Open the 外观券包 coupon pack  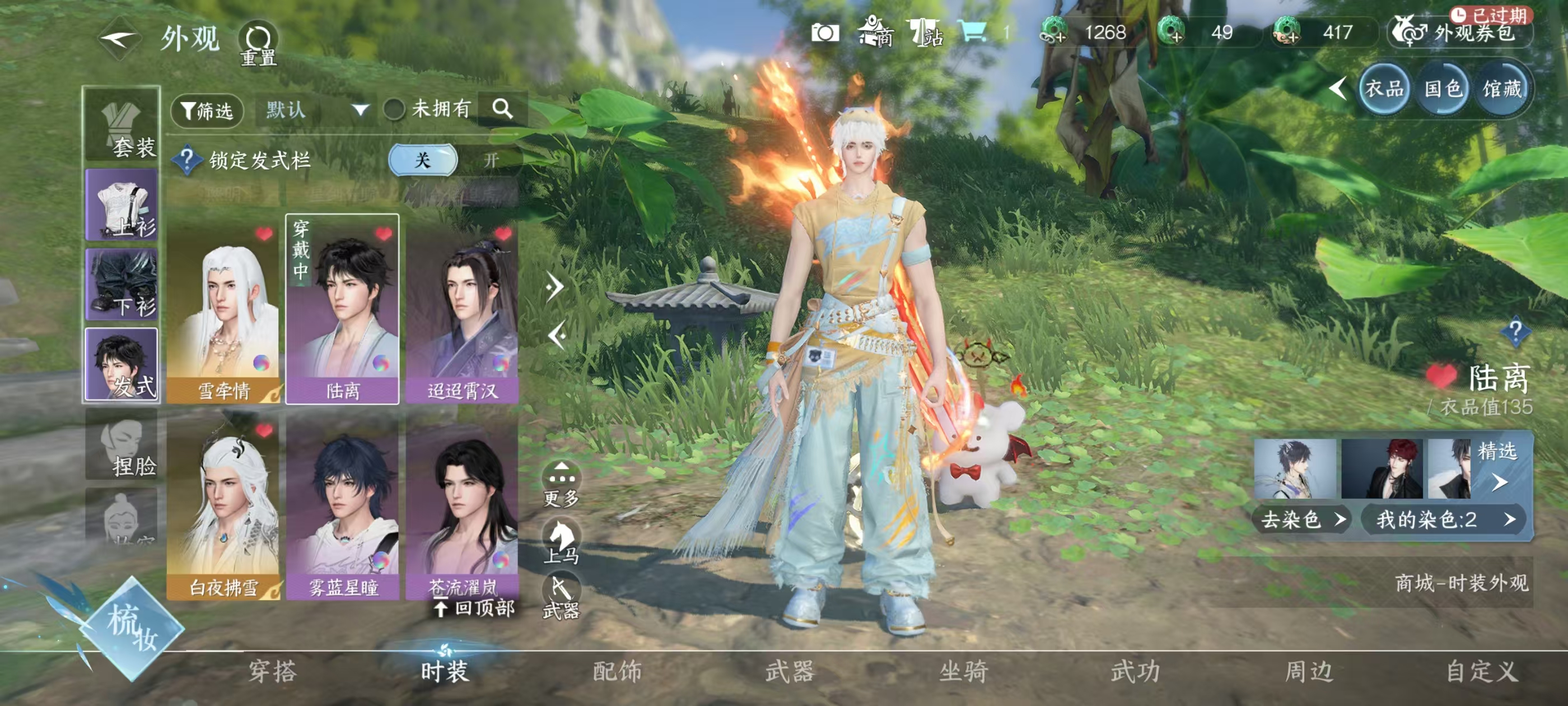1461,33
